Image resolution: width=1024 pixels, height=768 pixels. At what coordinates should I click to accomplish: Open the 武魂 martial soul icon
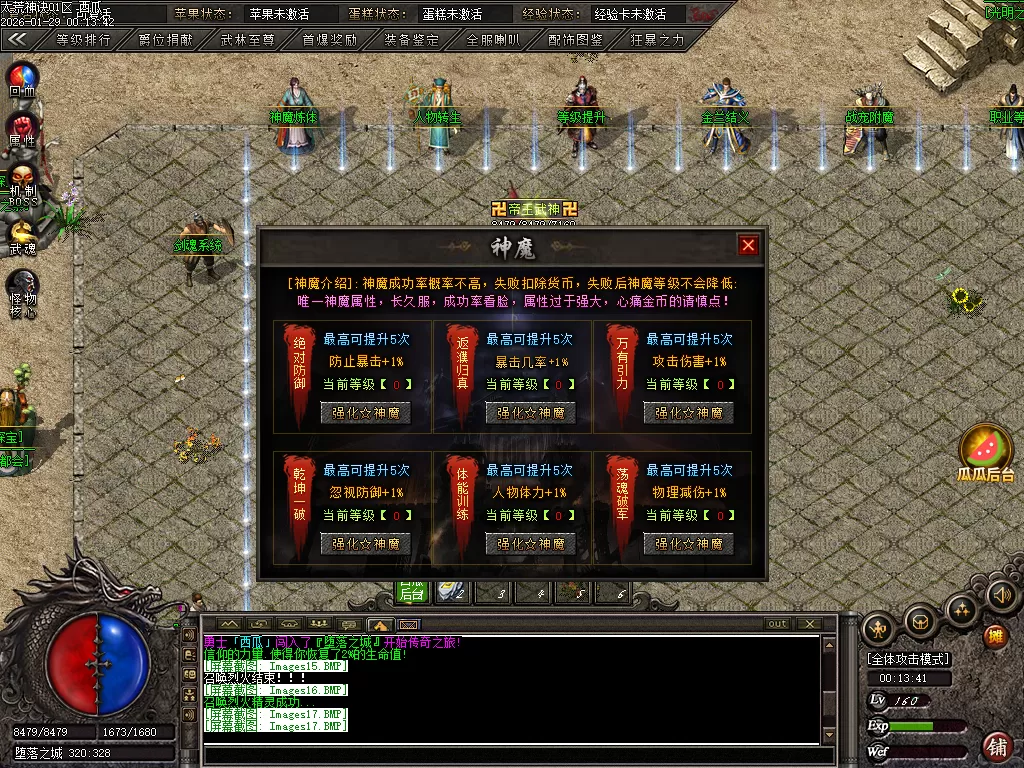click(x=22, y=237)
